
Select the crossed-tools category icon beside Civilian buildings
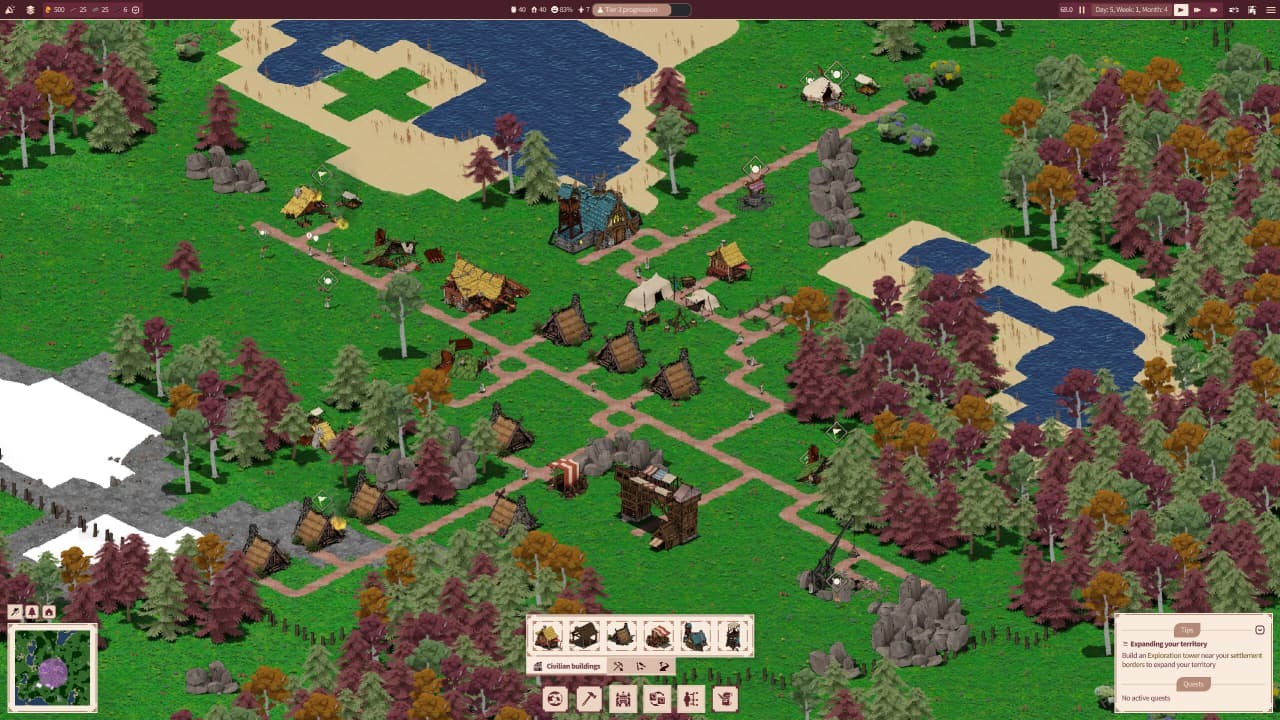click(618, 666)
